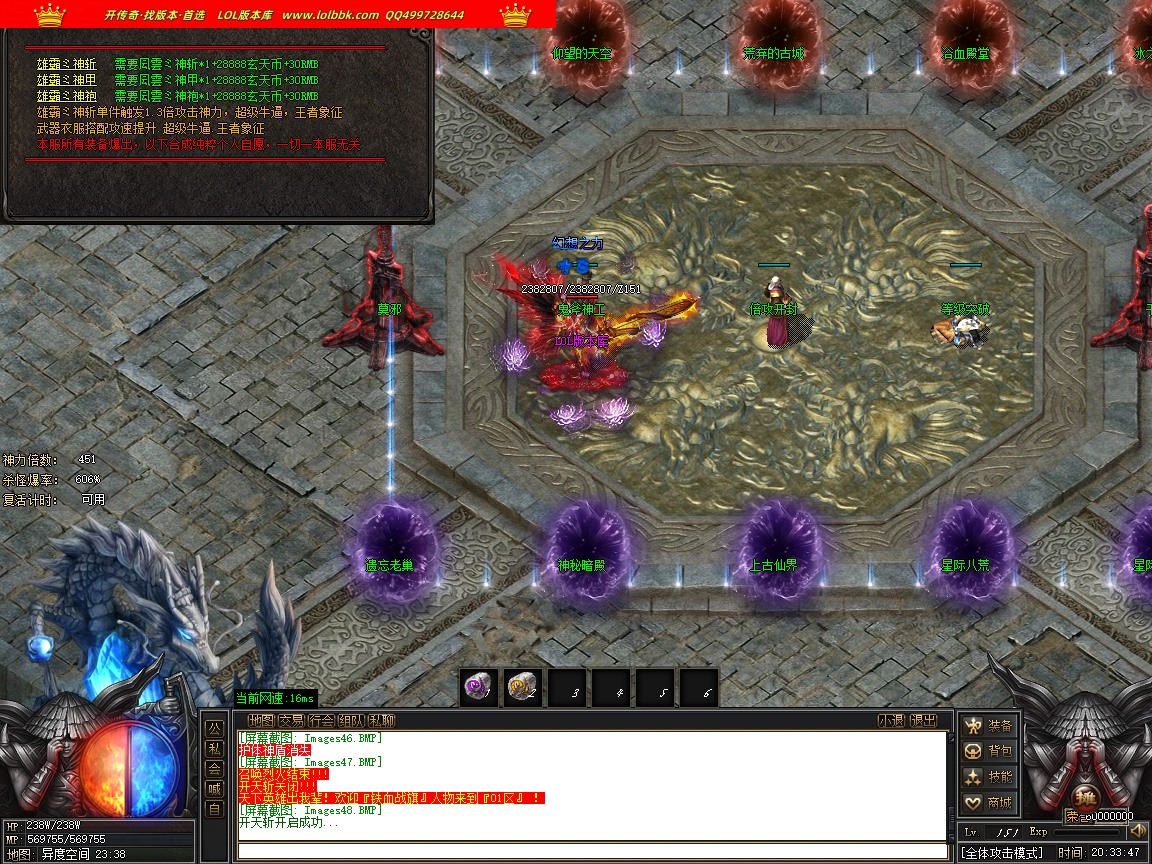1152x864 pixels.
Task: Use the purple scroll in hotbar slot 1
Action: (479, 687)
